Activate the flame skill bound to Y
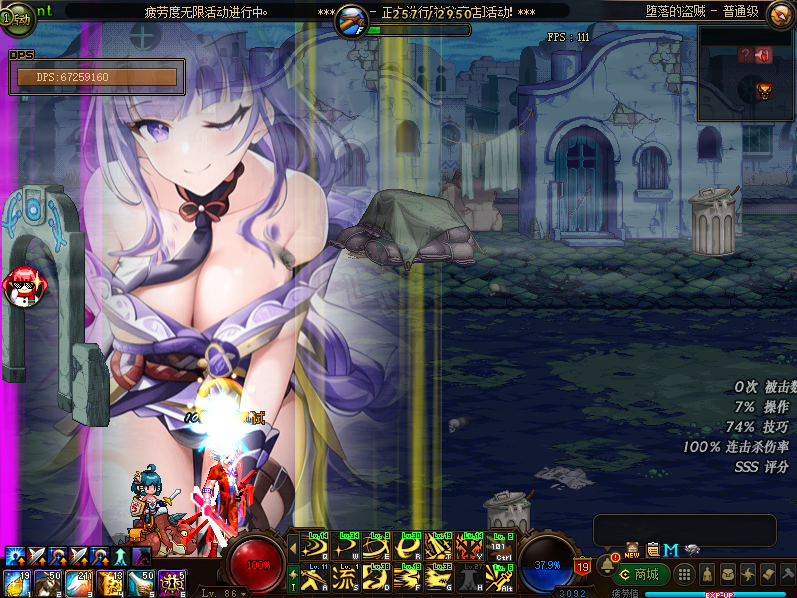797x598 pixels. [470, 547]
